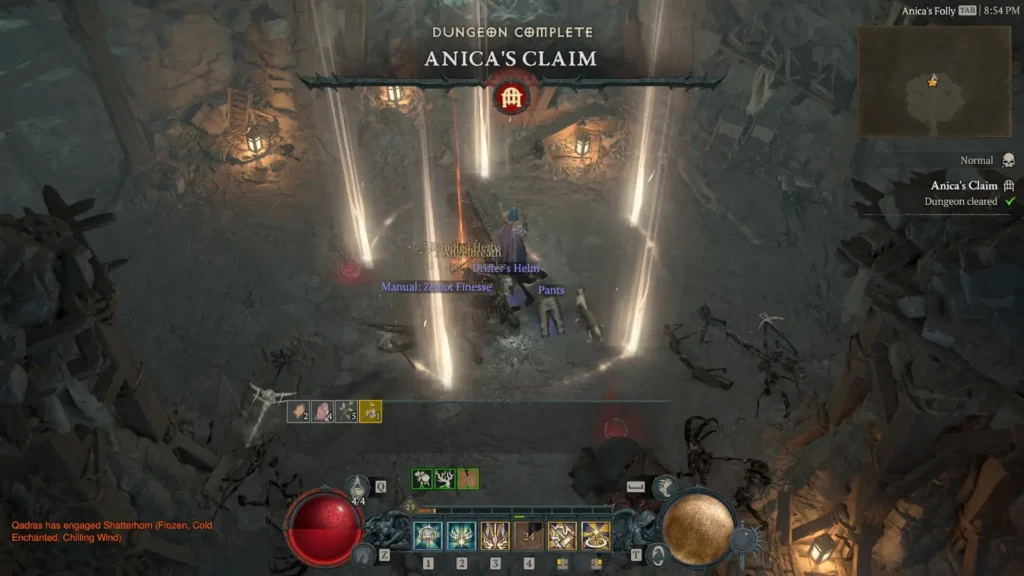
Task: Click the first green buff icon above skill bar
Action: pyautogui.click(x=422, y=479)
